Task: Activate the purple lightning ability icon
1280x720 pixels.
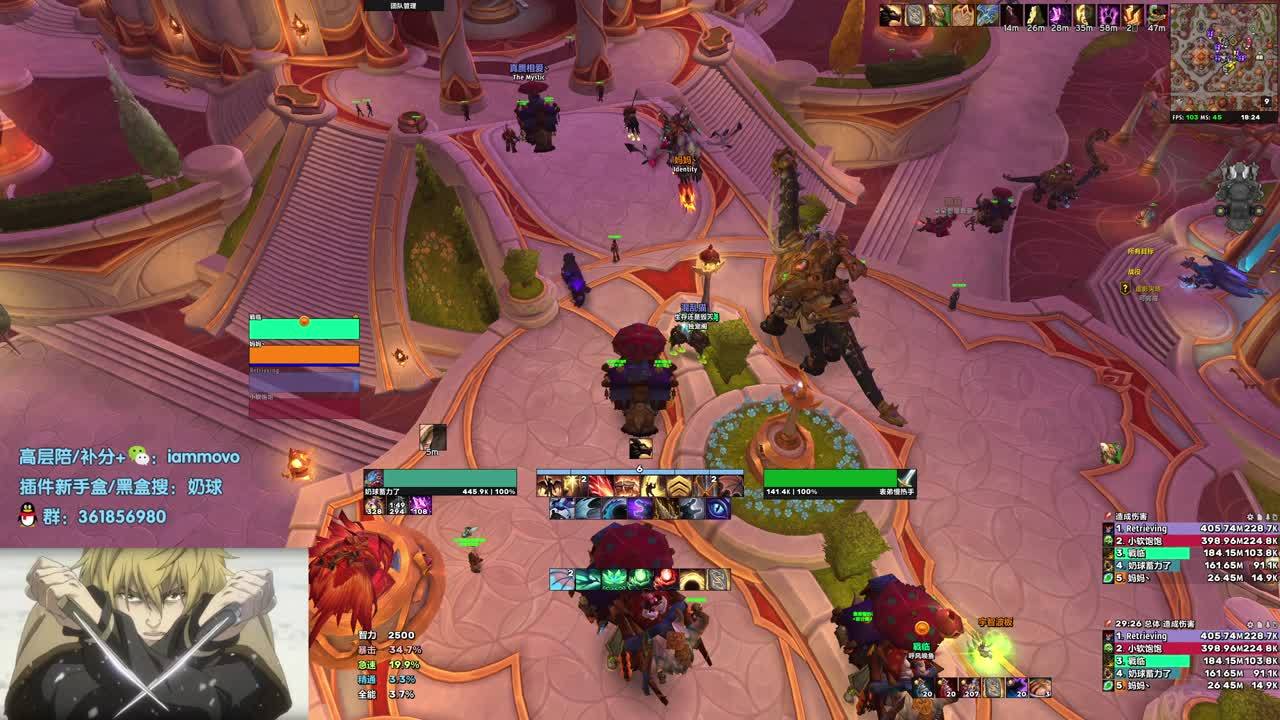Action: tap(640, 509)
